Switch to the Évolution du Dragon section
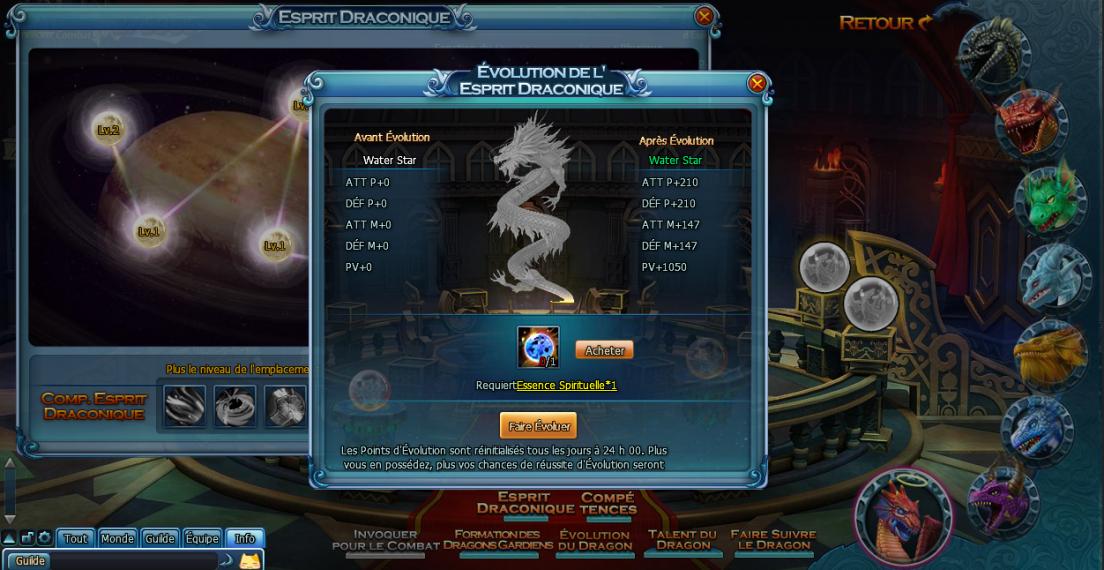 (x=594, y=540)
